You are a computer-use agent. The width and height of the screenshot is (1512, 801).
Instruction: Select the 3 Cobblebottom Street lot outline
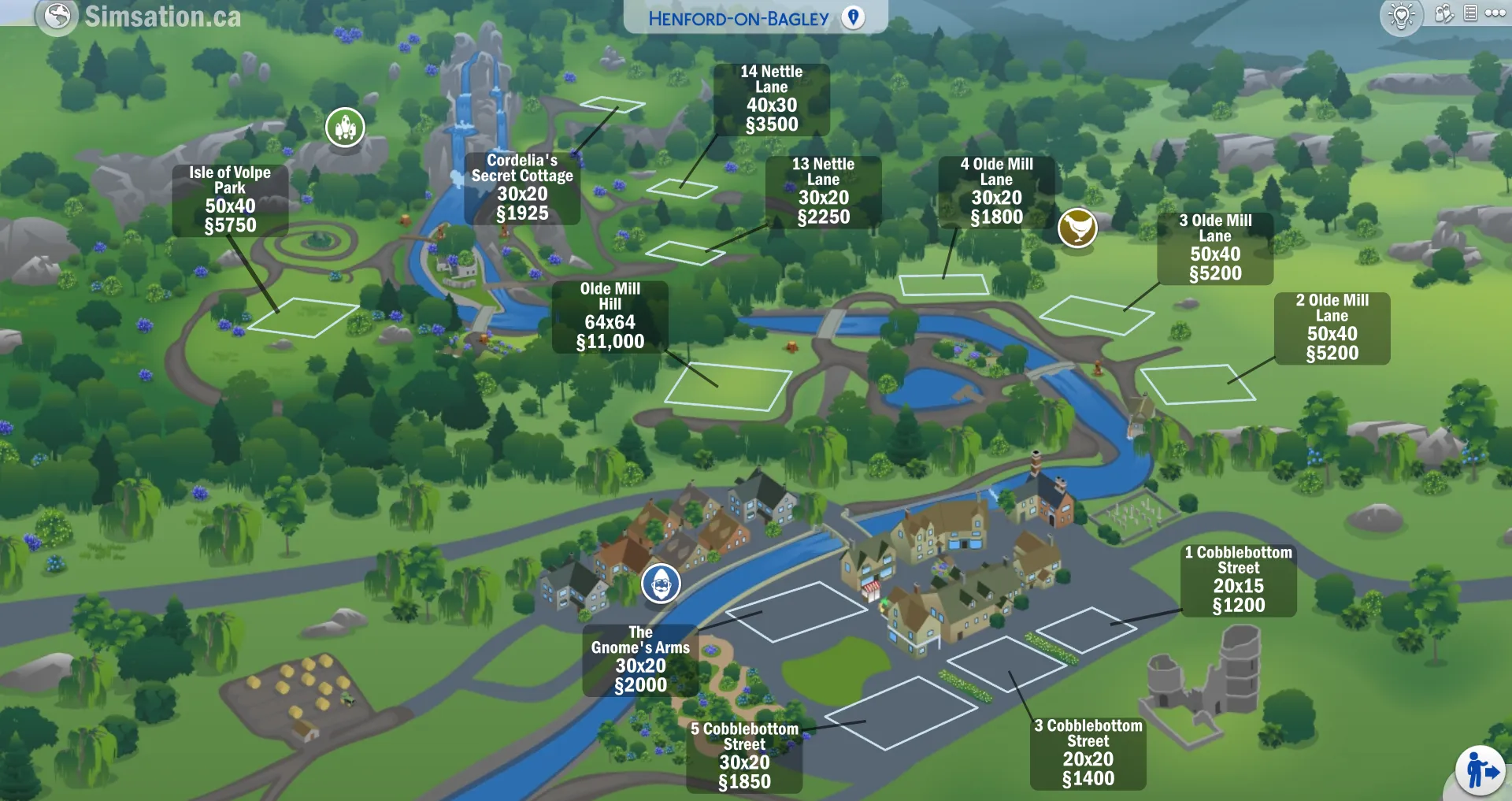coord(1006,663)
